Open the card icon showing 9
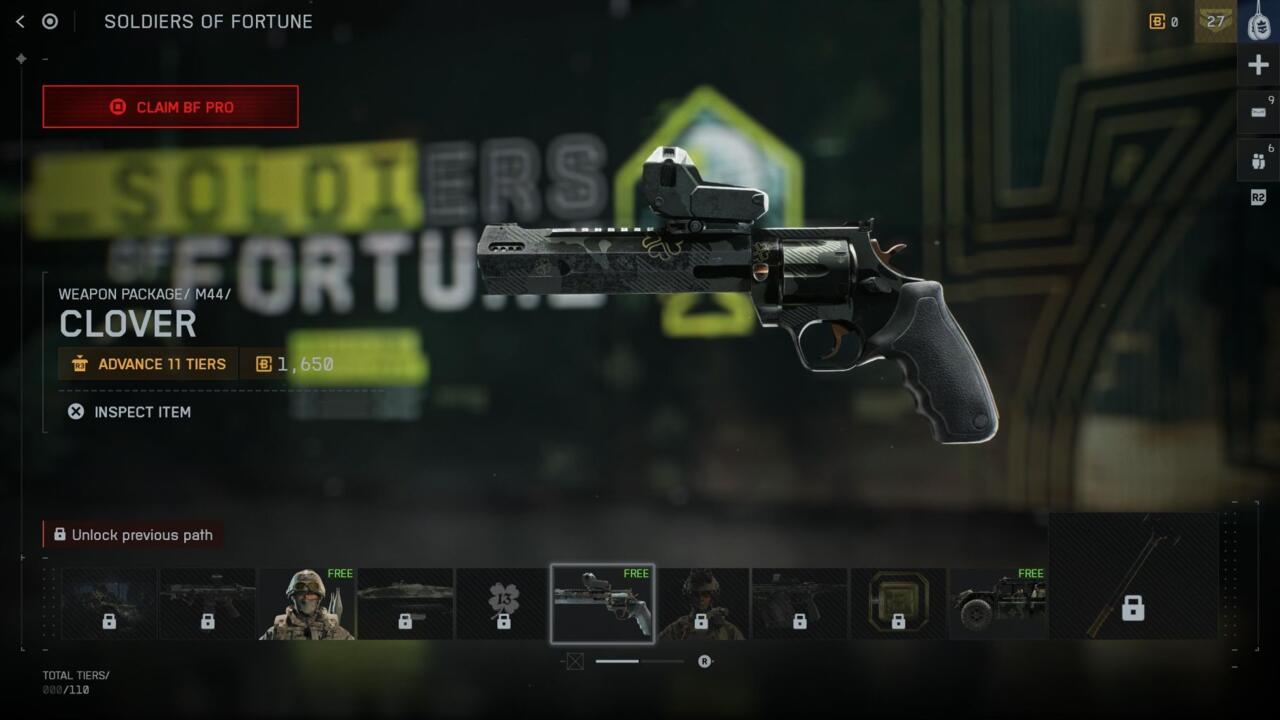This screenshot has height=720, width=1280. click(x=1258, y=112)
